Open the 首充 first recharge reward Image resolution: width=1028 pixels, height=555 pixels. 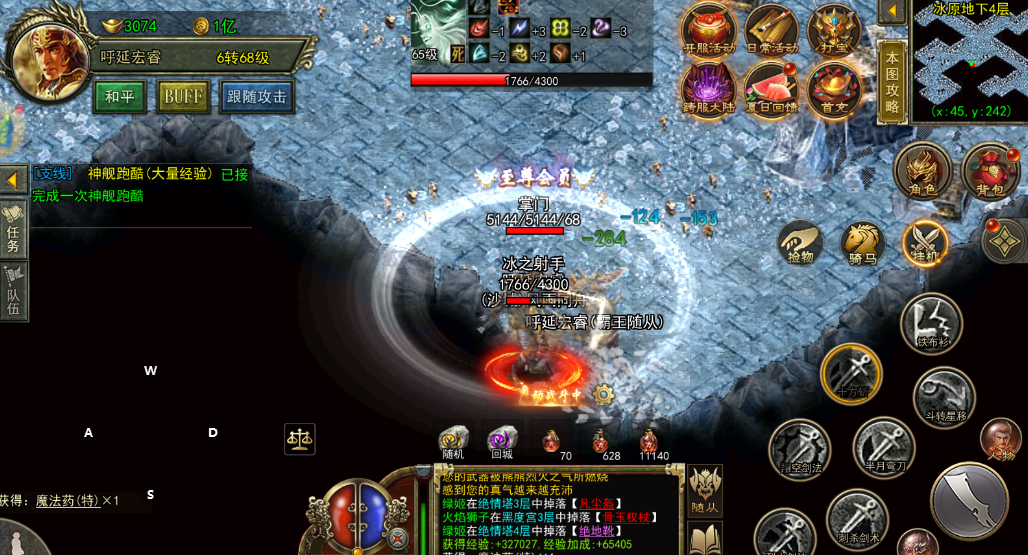pos(833,88)
